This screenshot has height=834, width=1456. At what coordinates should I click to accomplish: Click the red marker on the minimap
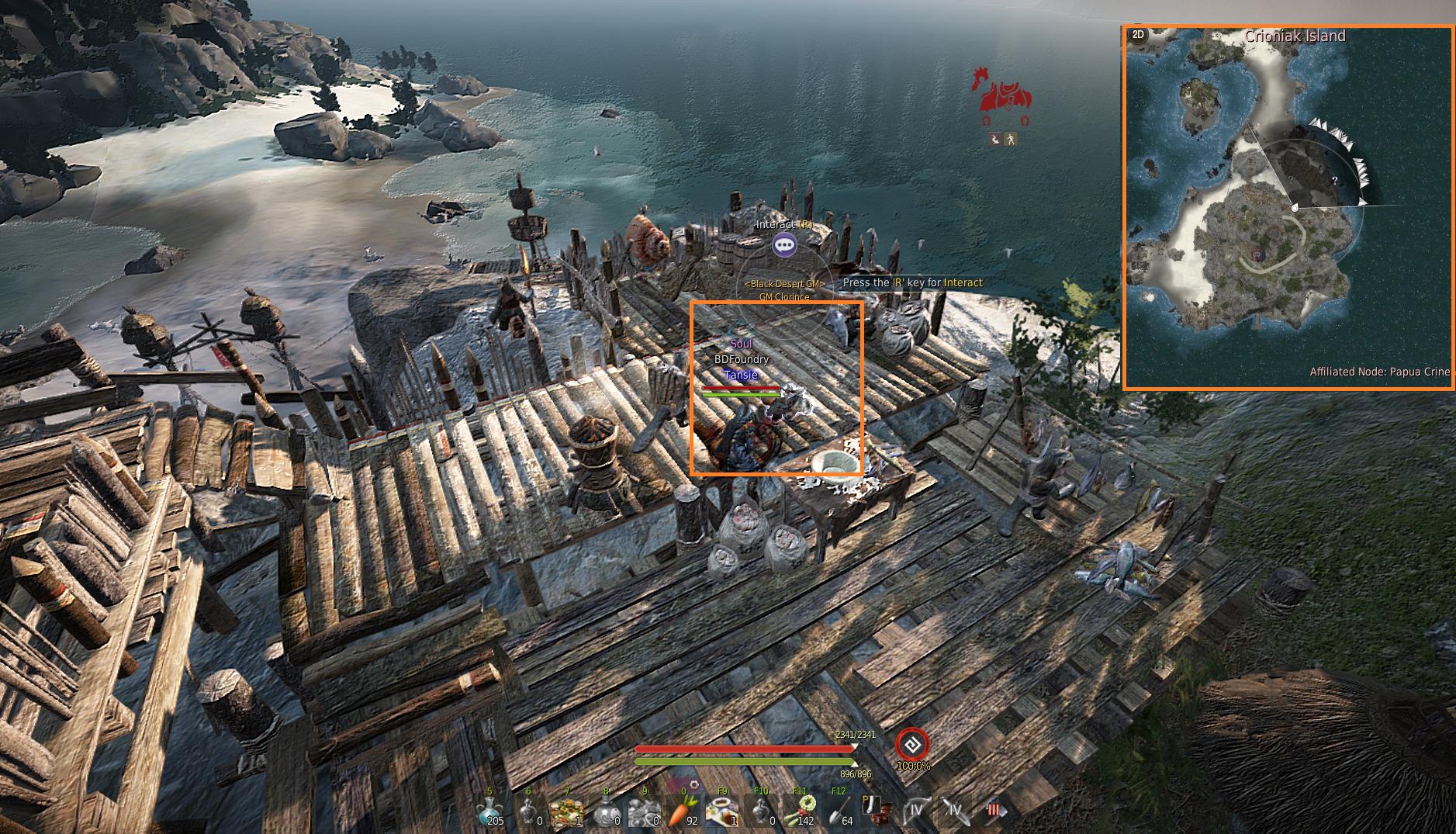1257,254
